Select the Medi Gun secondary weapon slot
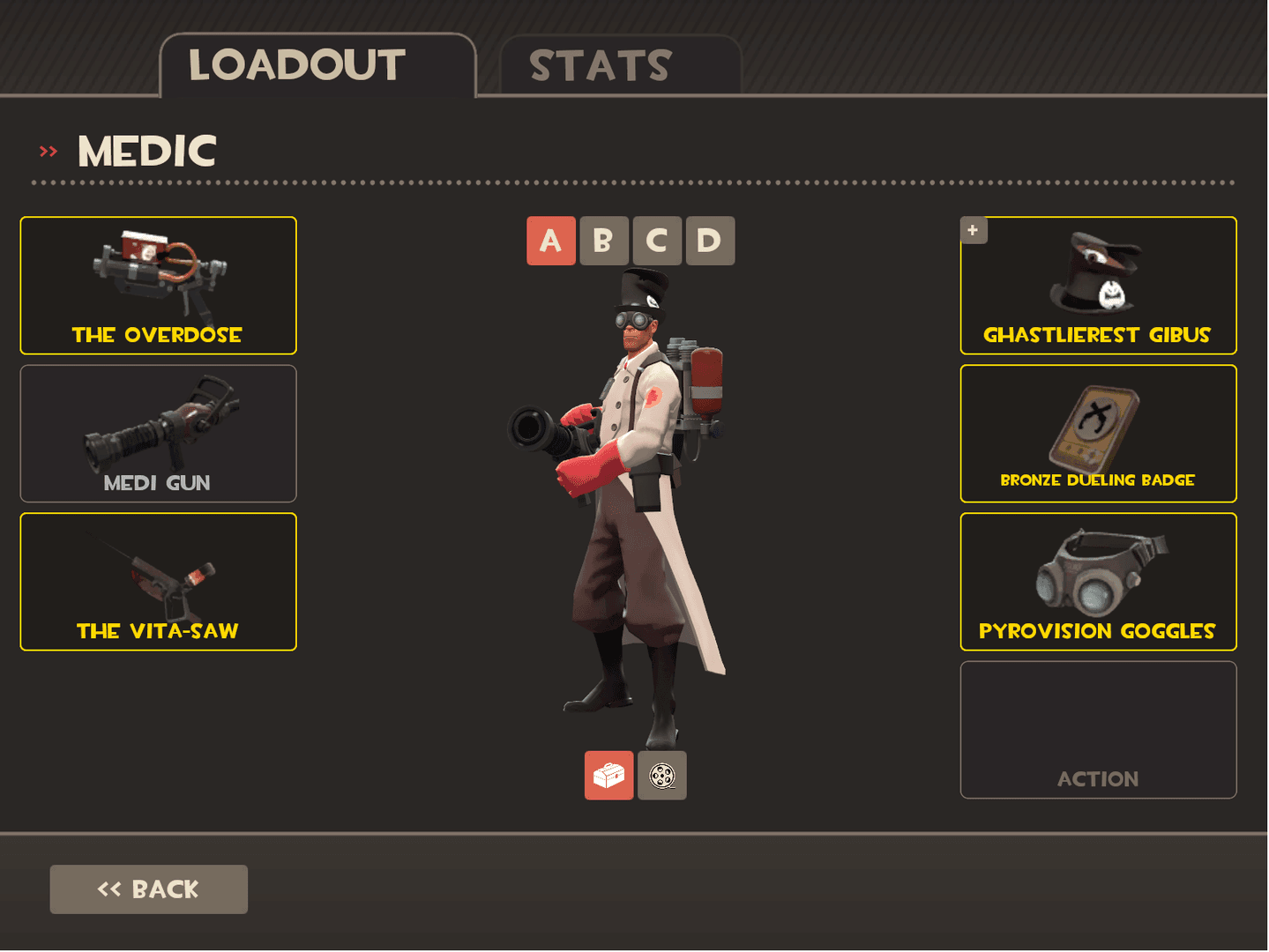Viewport: 1269px width, 952px height. click(x=158, y=433)
